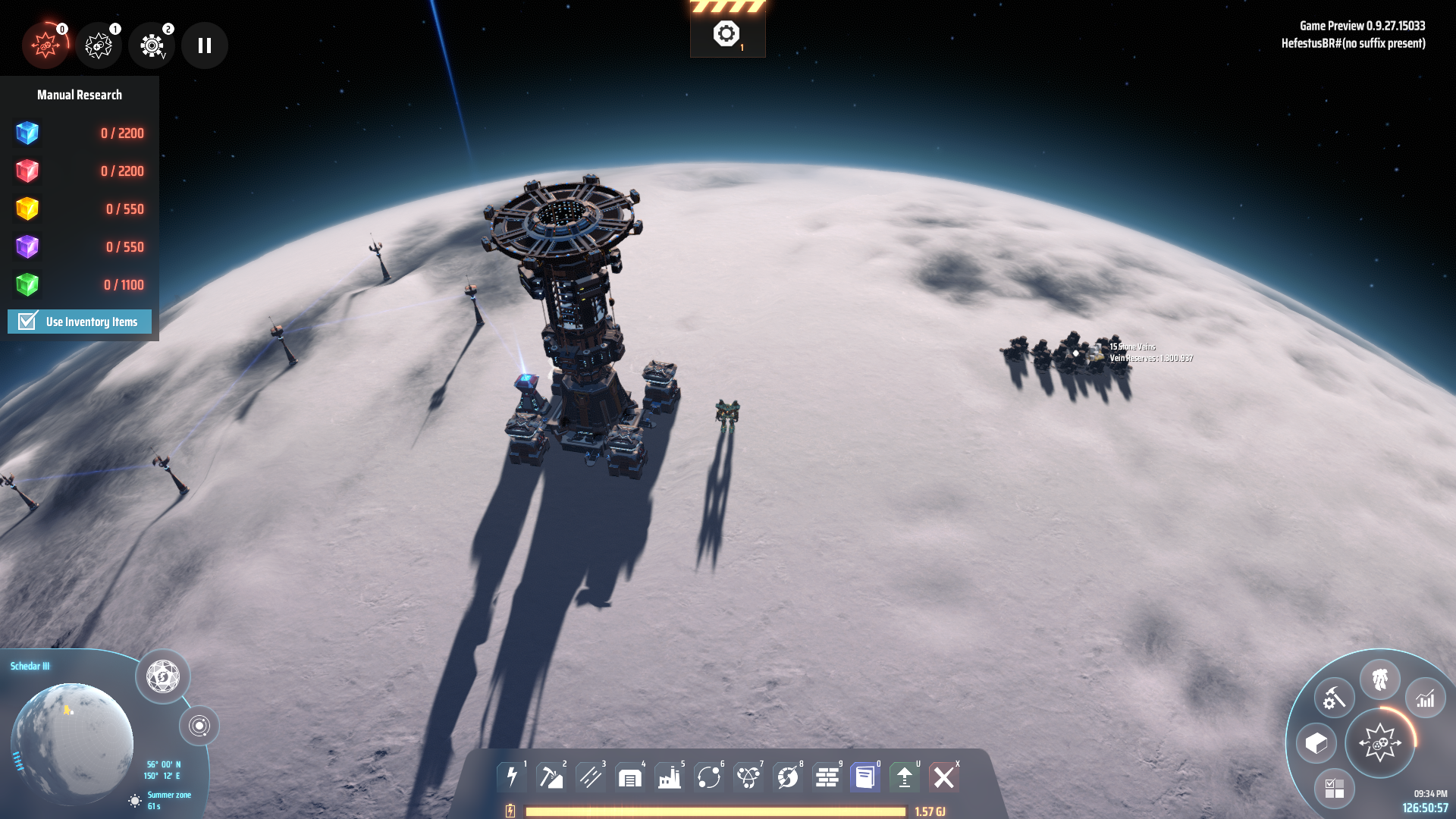Click the Schedar III planet minimap globe
Screen dimensions: 1456x819
[72, 742]
